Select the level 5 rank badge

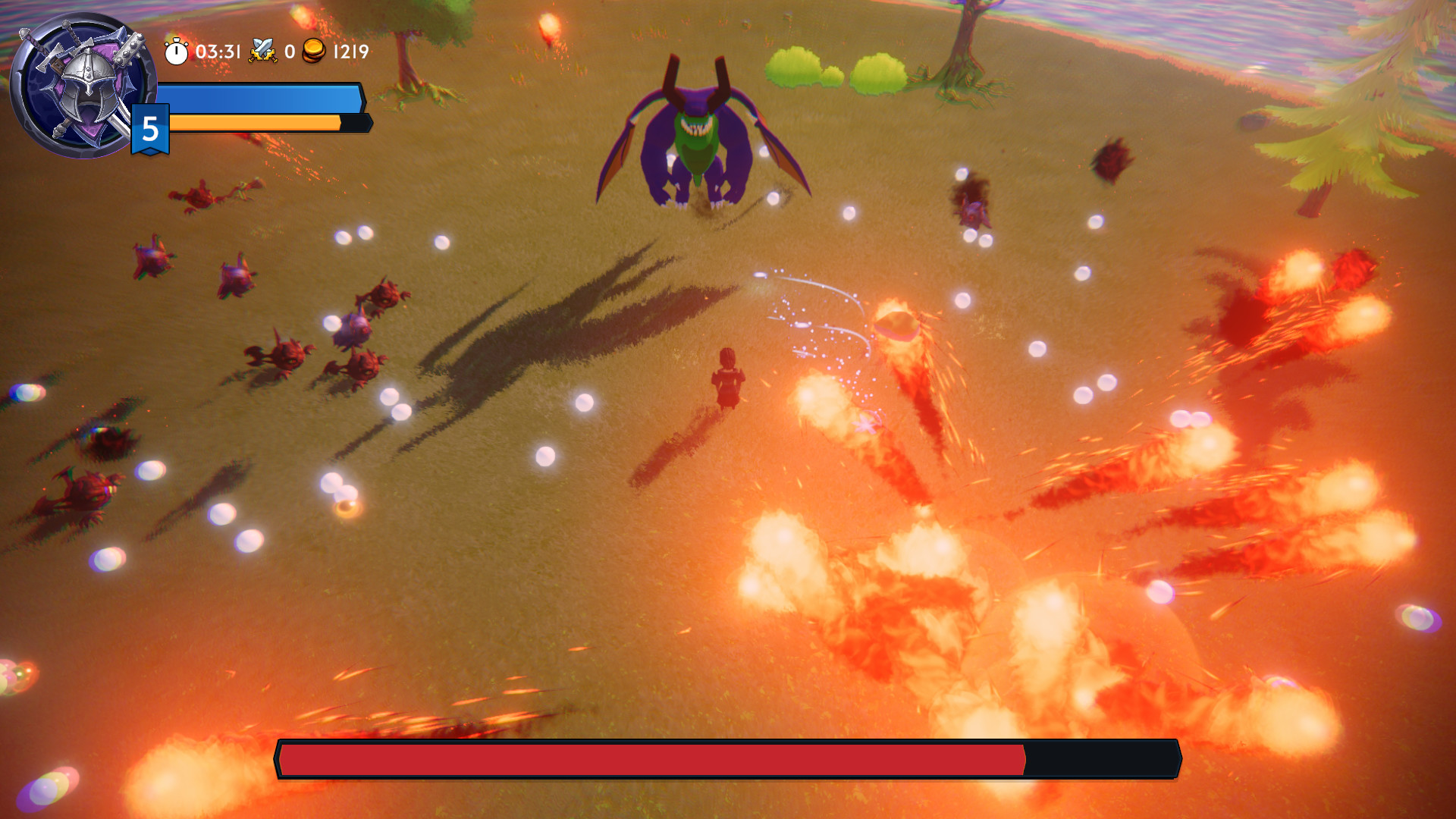[149, 129]
